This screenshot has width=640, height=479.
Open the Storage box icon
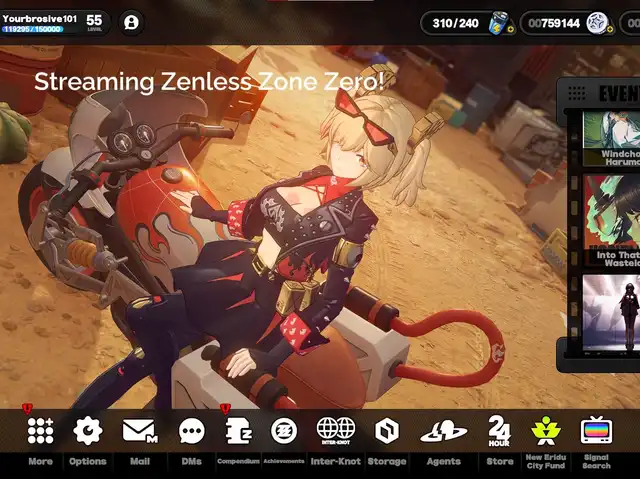point(387,431)
